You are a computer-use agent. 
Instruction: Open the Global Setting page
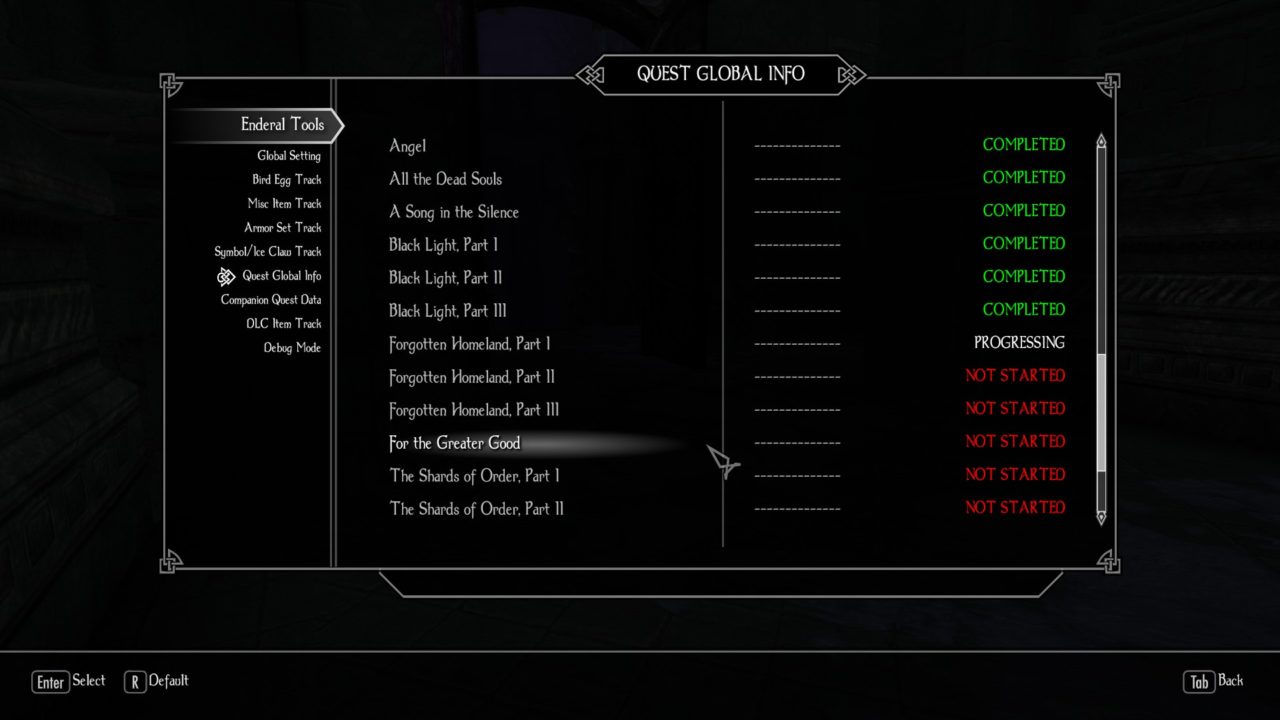tap(288, 156)
